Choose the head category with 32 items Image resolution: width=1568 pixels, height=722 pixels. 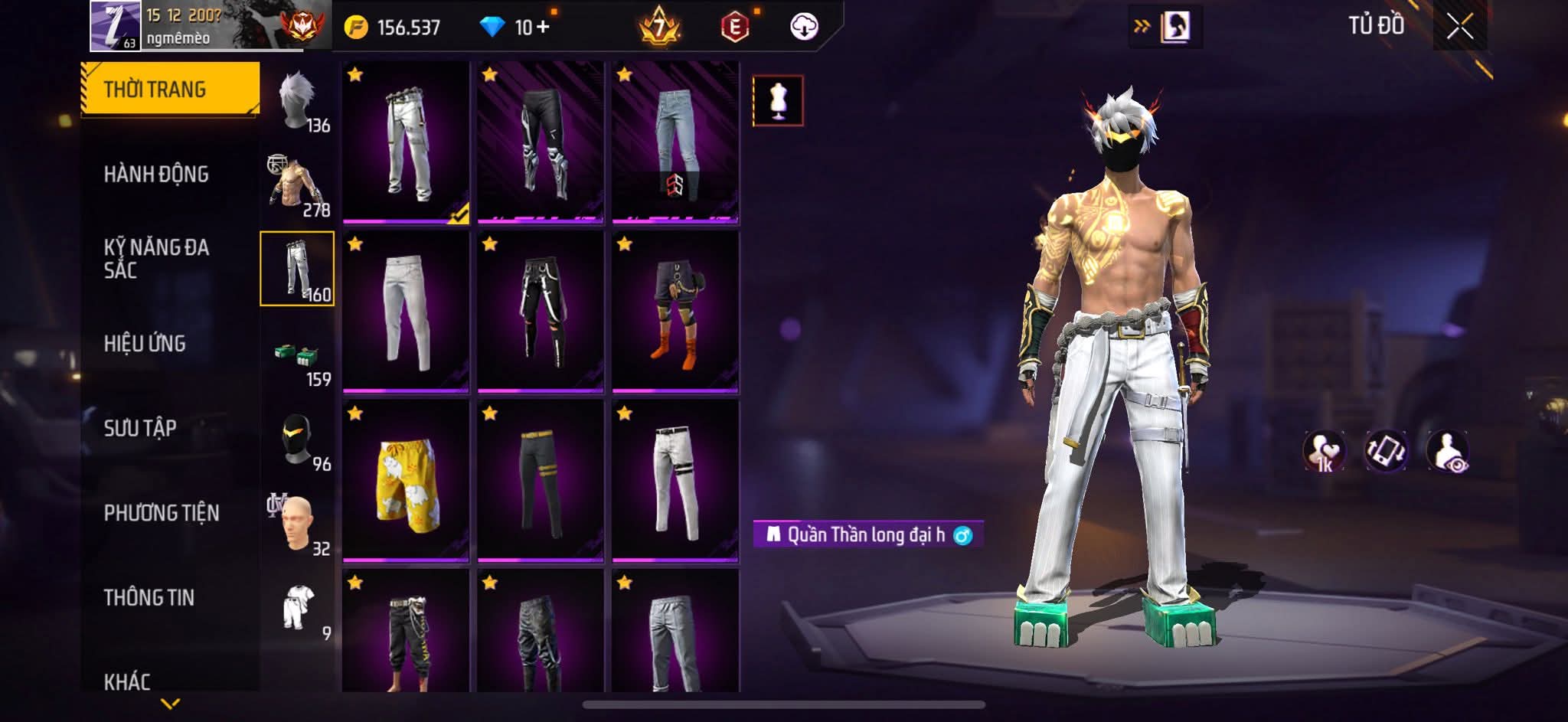pyautogui.click(x=298, y=524)
